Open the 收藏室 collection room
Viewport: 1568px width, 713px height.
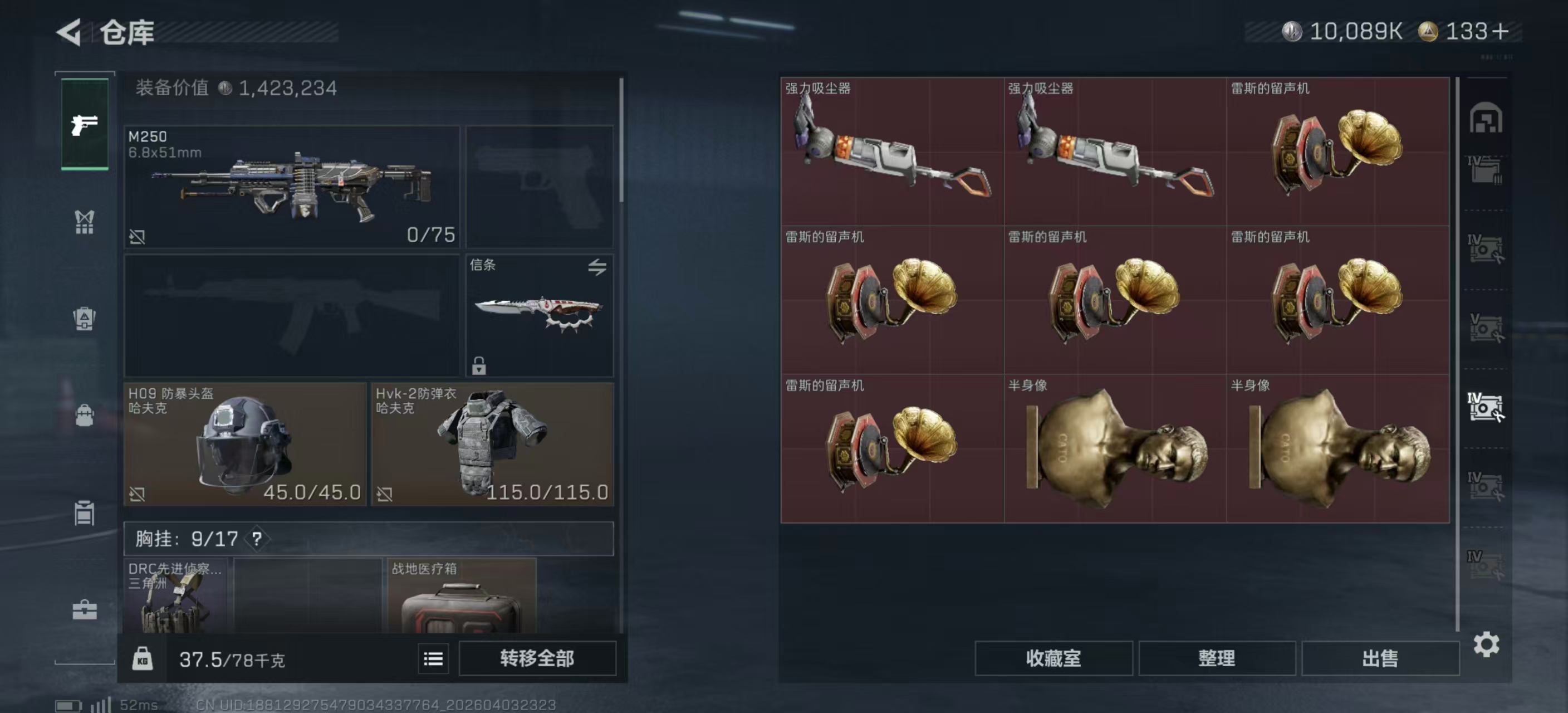[x=1053, y=658]
